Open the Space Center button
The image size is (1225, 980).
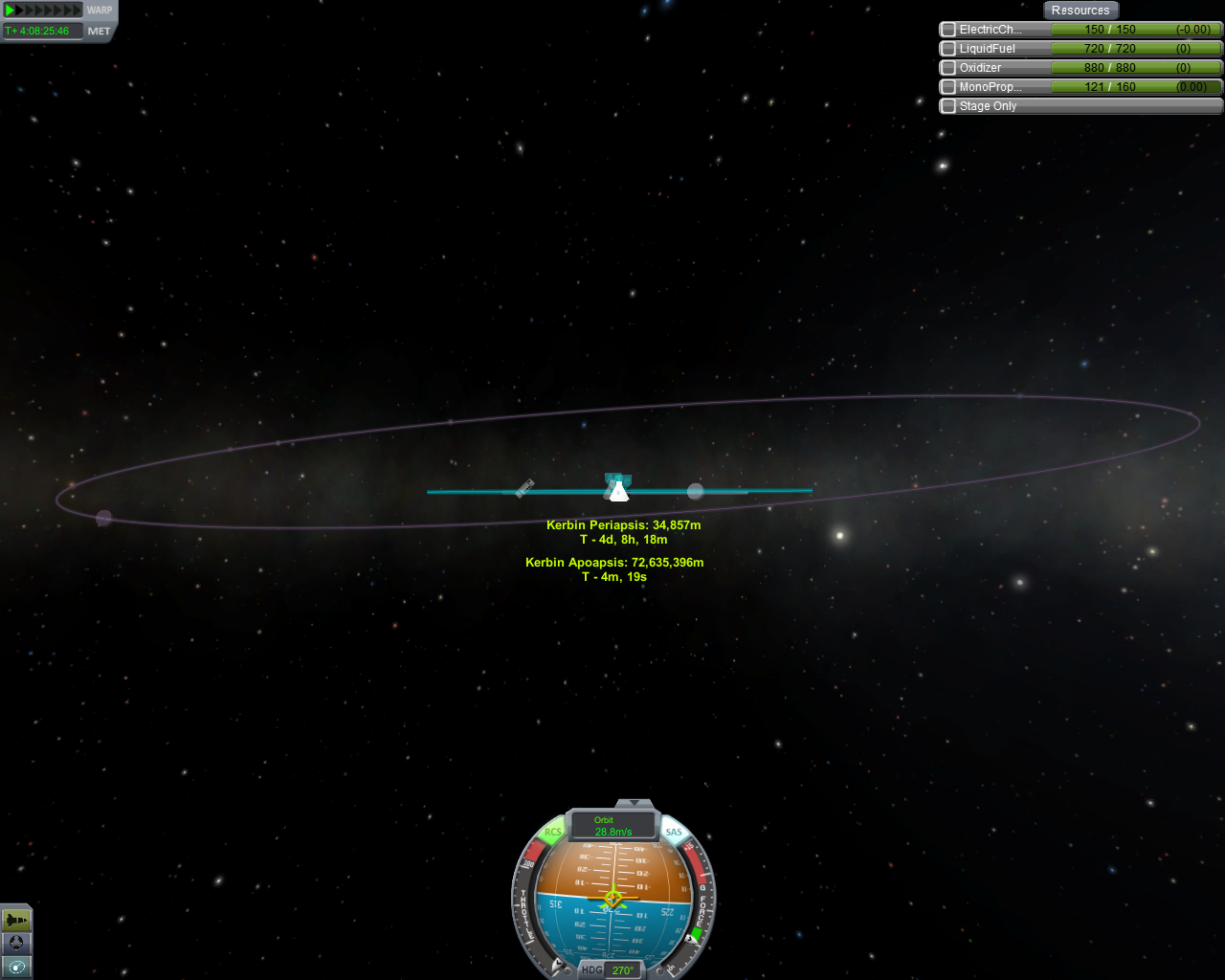pos(16,944)
